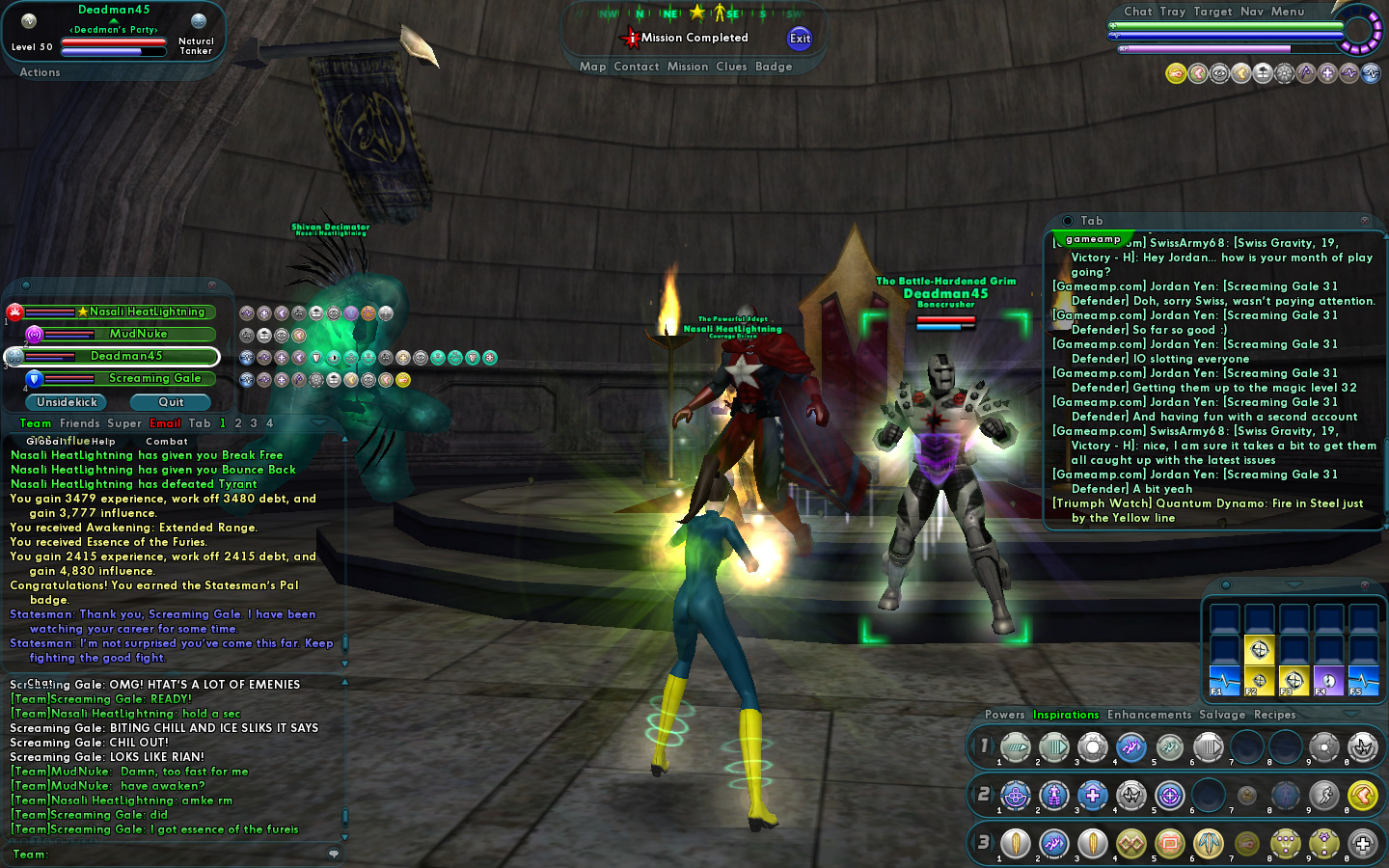Open the Badge window

pyautogui.click(x=774, y=67)
